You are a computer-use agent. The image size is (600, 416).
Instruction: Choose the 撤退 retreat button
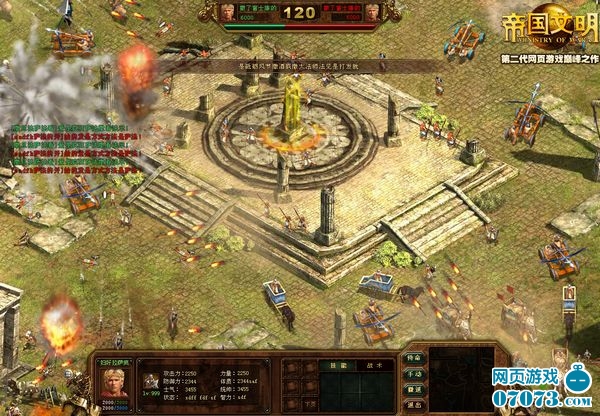coord(413,389)
